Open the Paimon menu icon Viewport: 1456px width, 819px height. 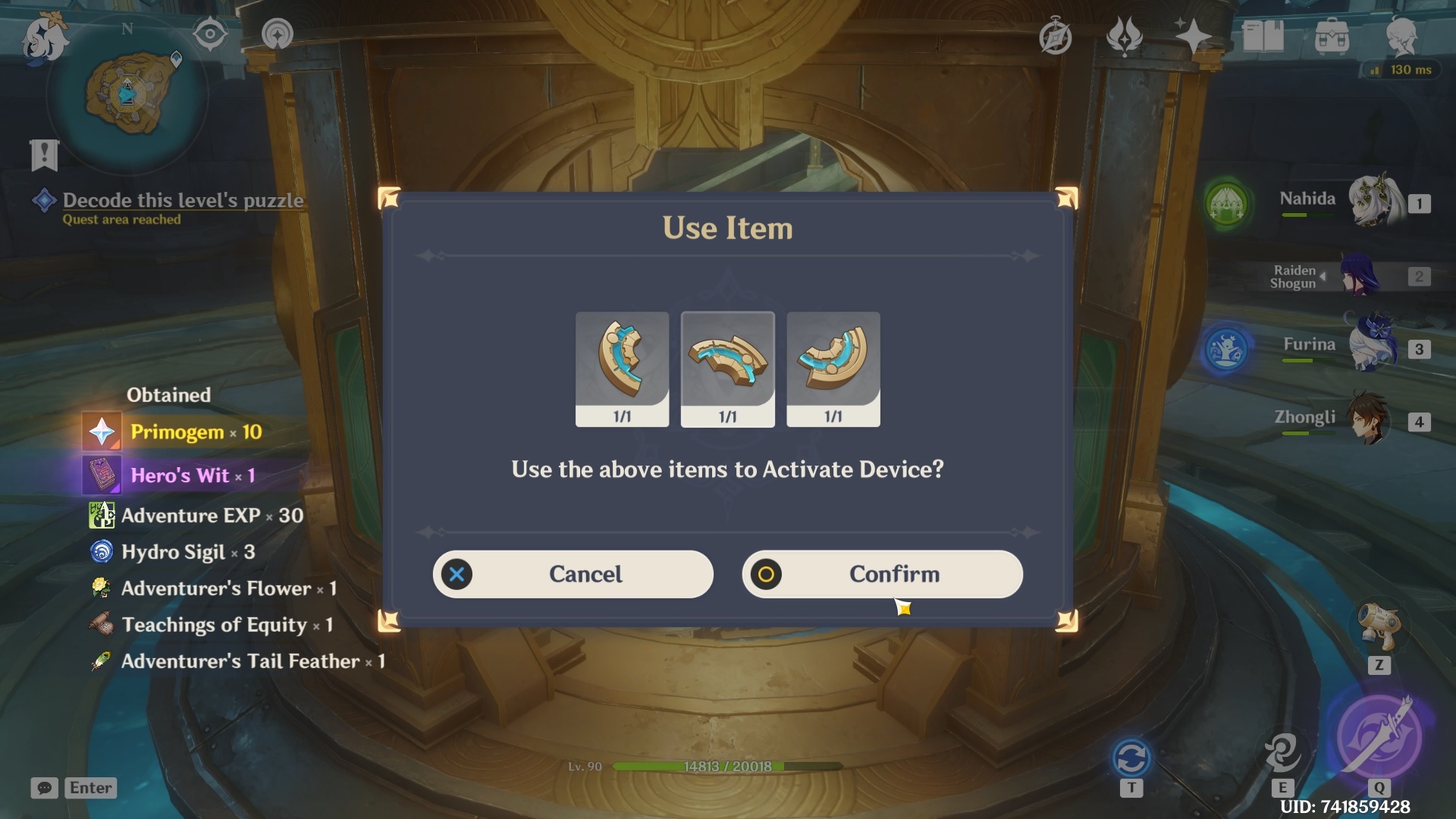[x=44, y=38]
